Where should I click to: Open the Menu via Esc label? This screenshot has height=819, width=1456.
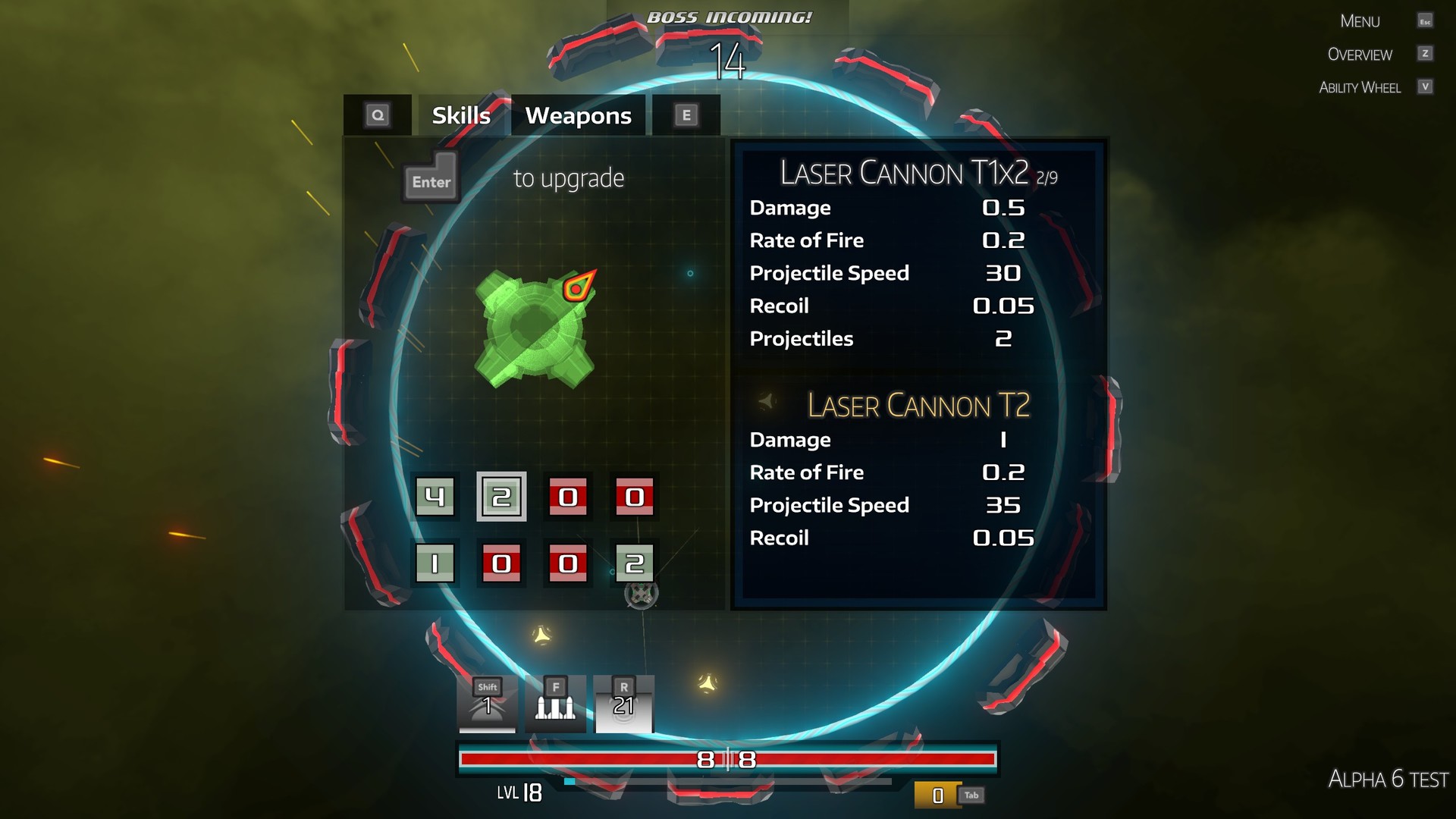coord(1358,20)
